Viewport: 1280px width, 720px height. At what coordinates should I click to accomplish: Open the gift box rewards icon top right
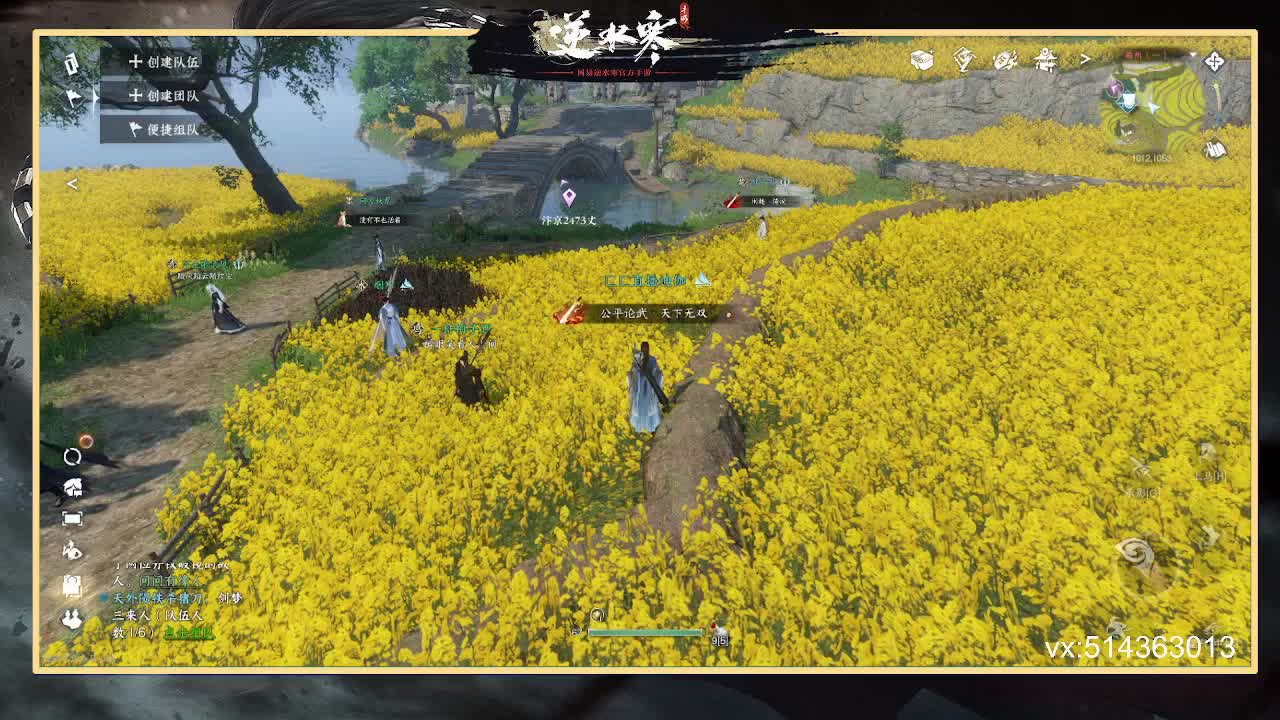pos(921,58)
